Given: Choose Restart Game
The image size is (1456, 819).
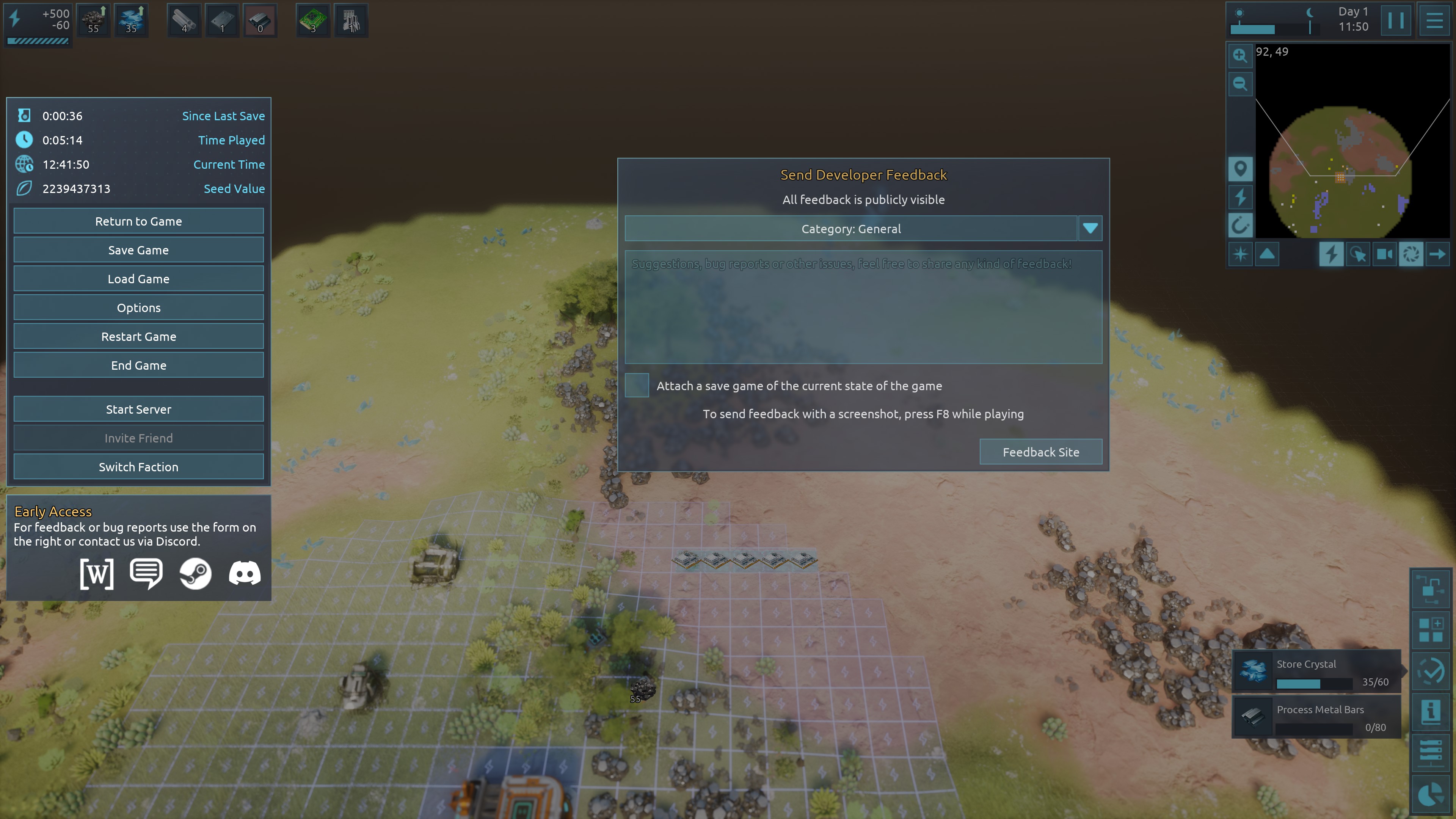Looking at the screenshot, I should tap(138, 336).
